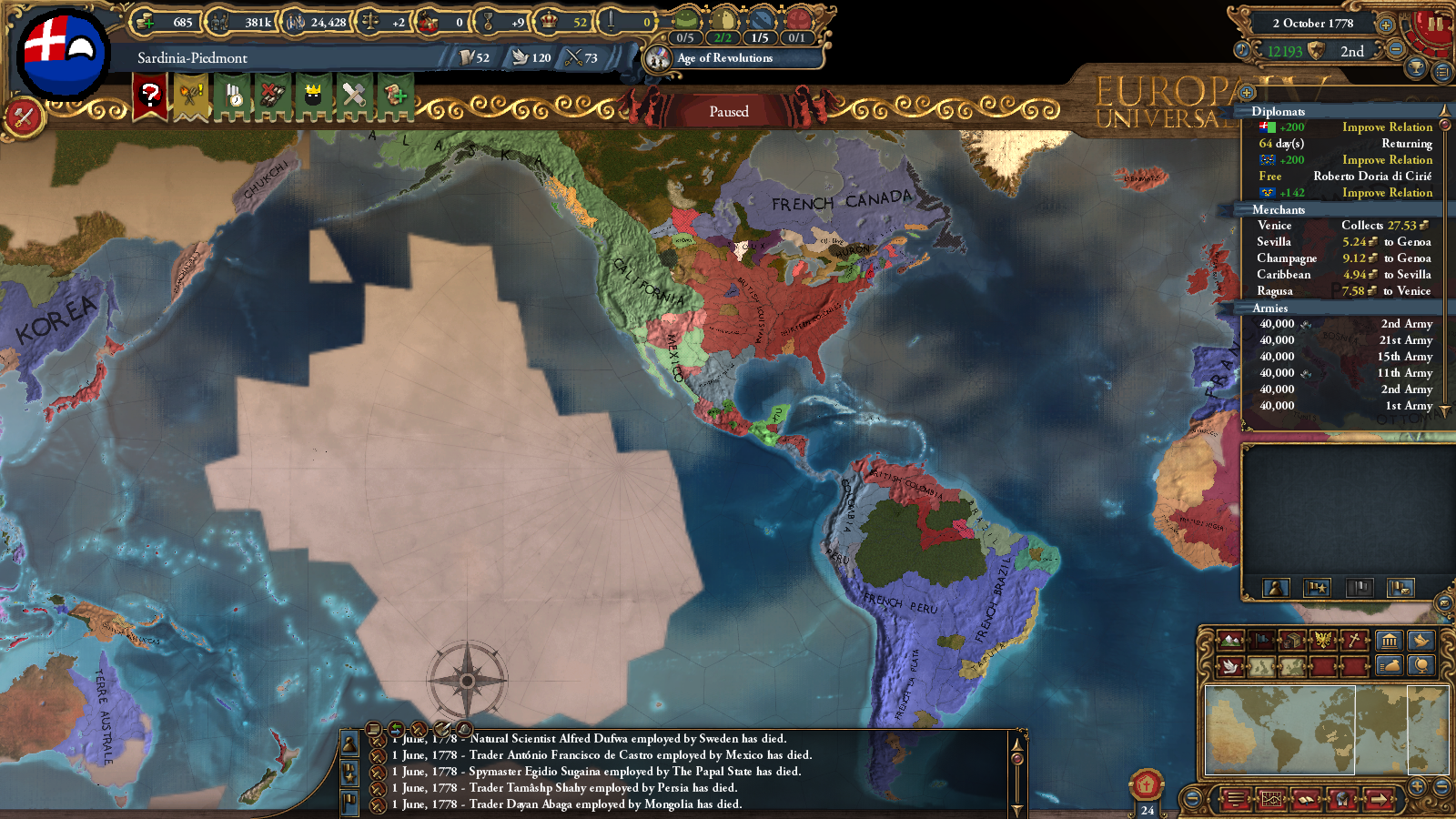Switch to the religious mapmode
This screenshot has height=819, width=1456.
coord(1356,641)
